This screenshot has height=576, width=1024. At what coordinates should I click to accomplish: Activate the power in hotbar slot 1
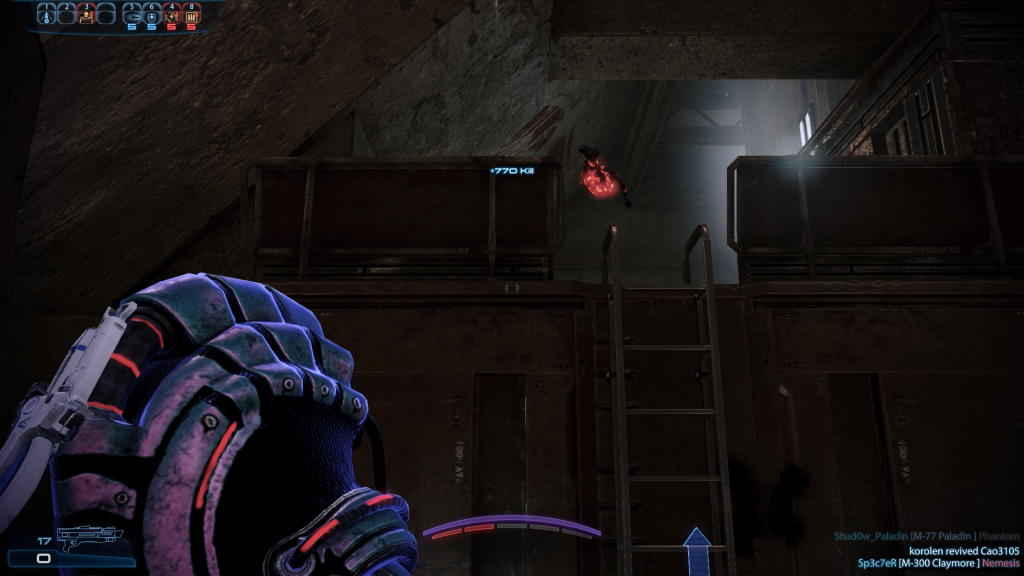click(x=47, y=15)
